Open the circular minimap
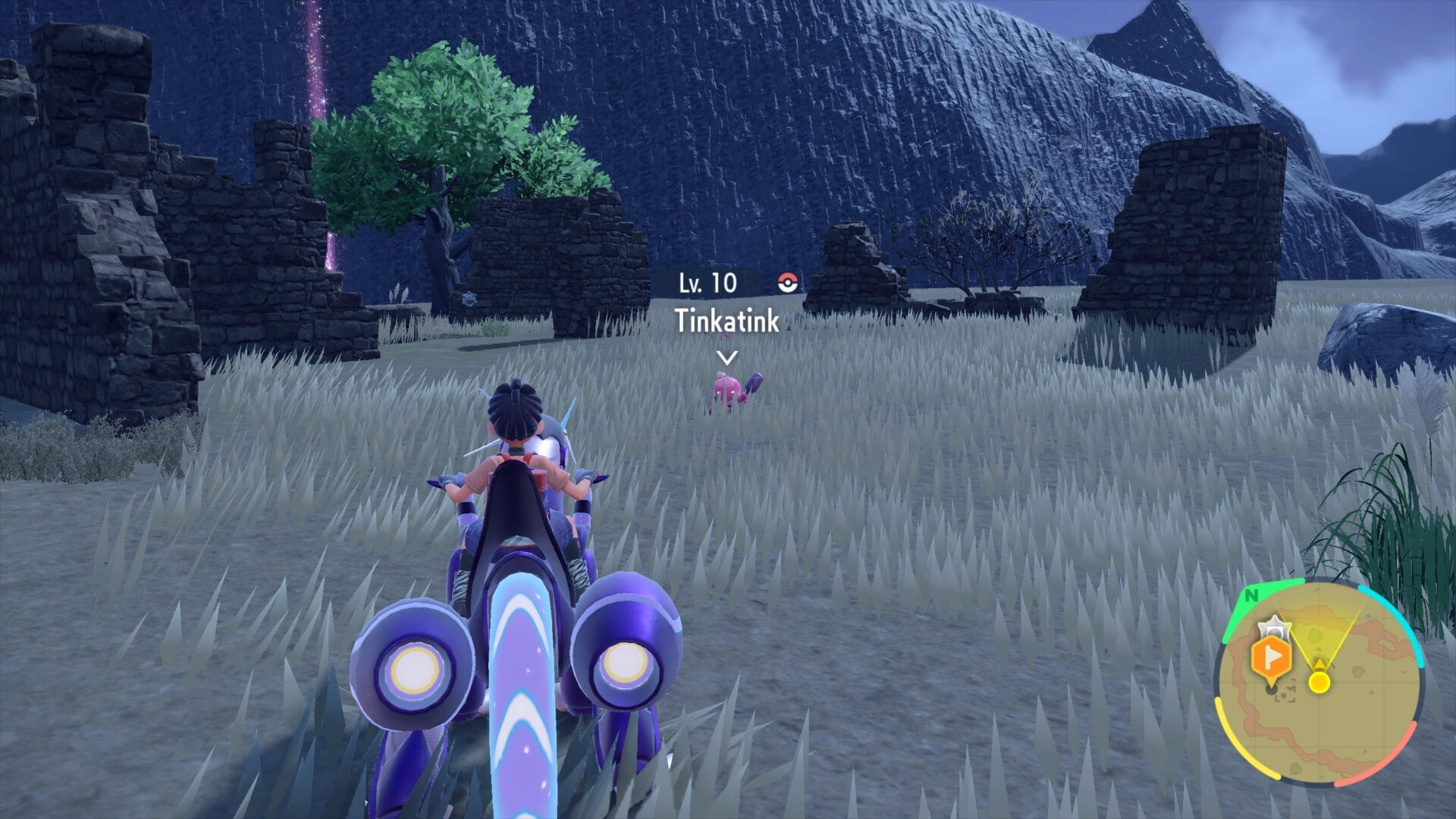The image size is (1456, 819). tap(1319, 683)
